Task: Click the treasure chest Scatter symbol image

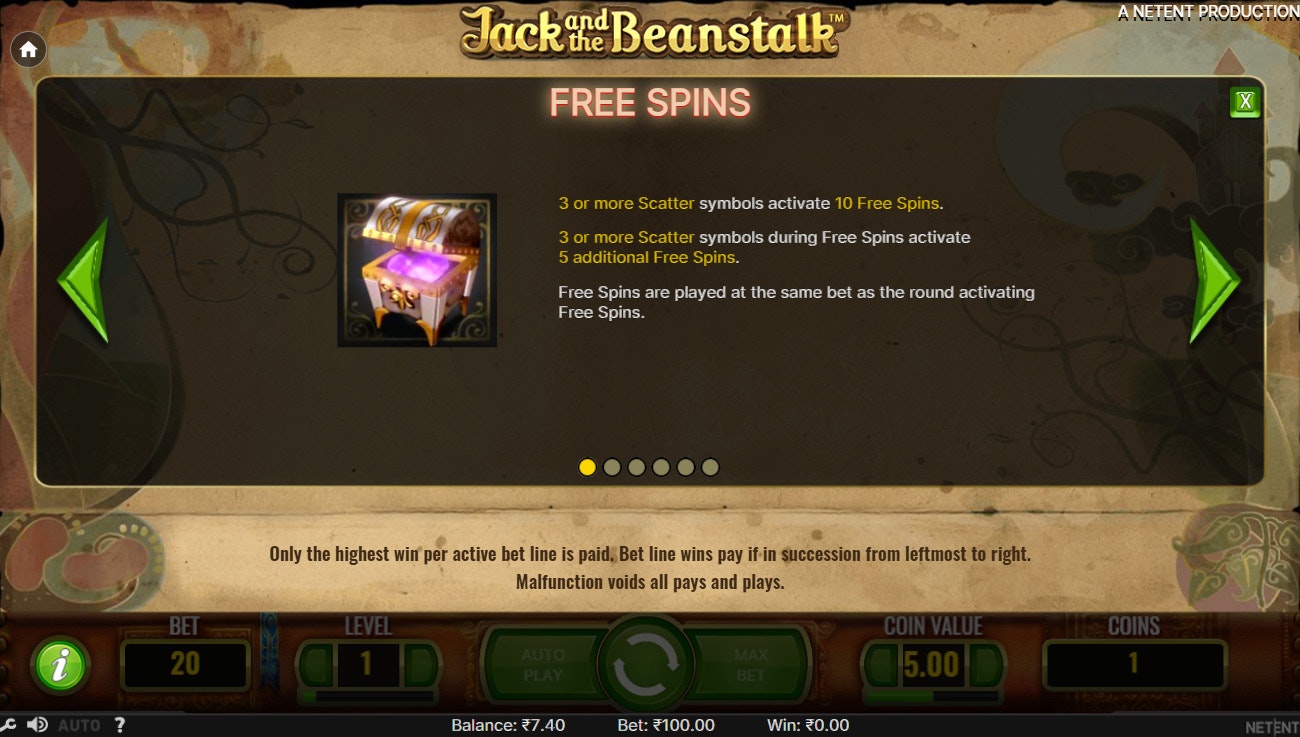Action: [x=417, y=268]
